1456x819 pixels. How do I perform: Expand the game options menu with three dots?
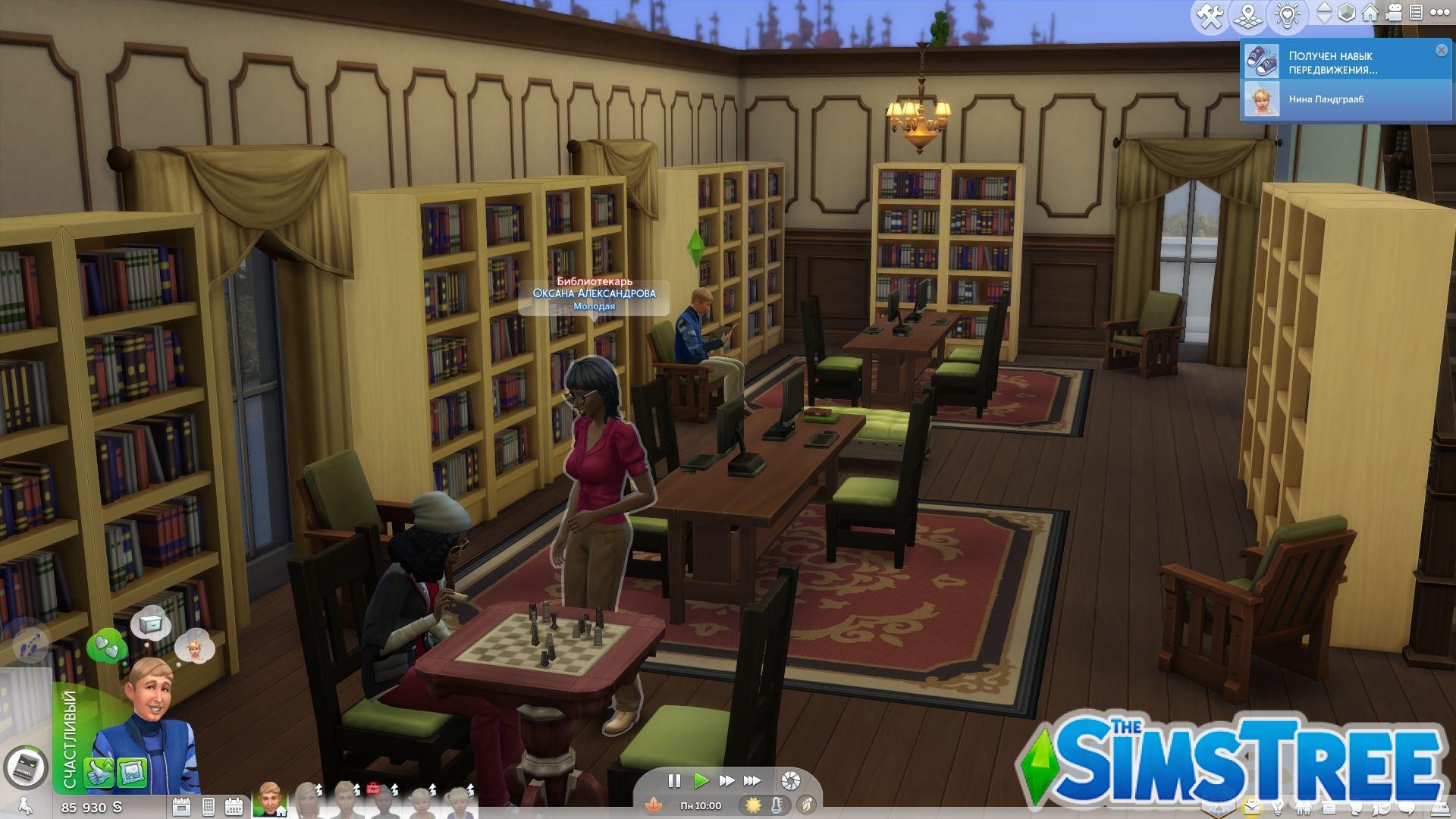point(1440,14)
